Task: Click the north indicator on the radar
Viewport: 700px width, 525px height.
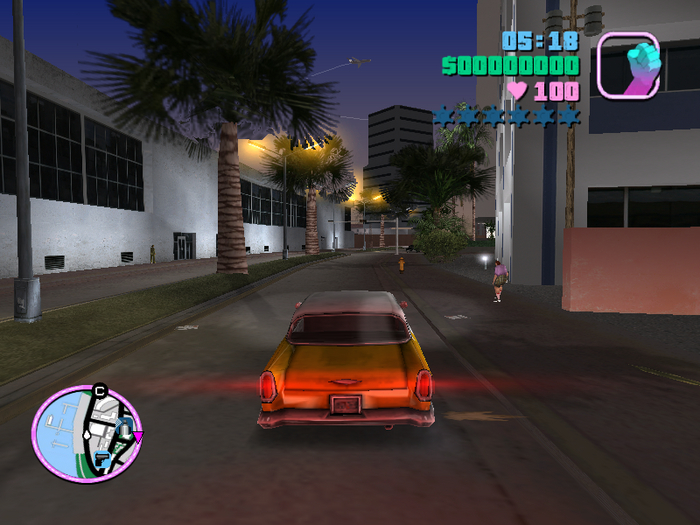Action: (99, 391)
